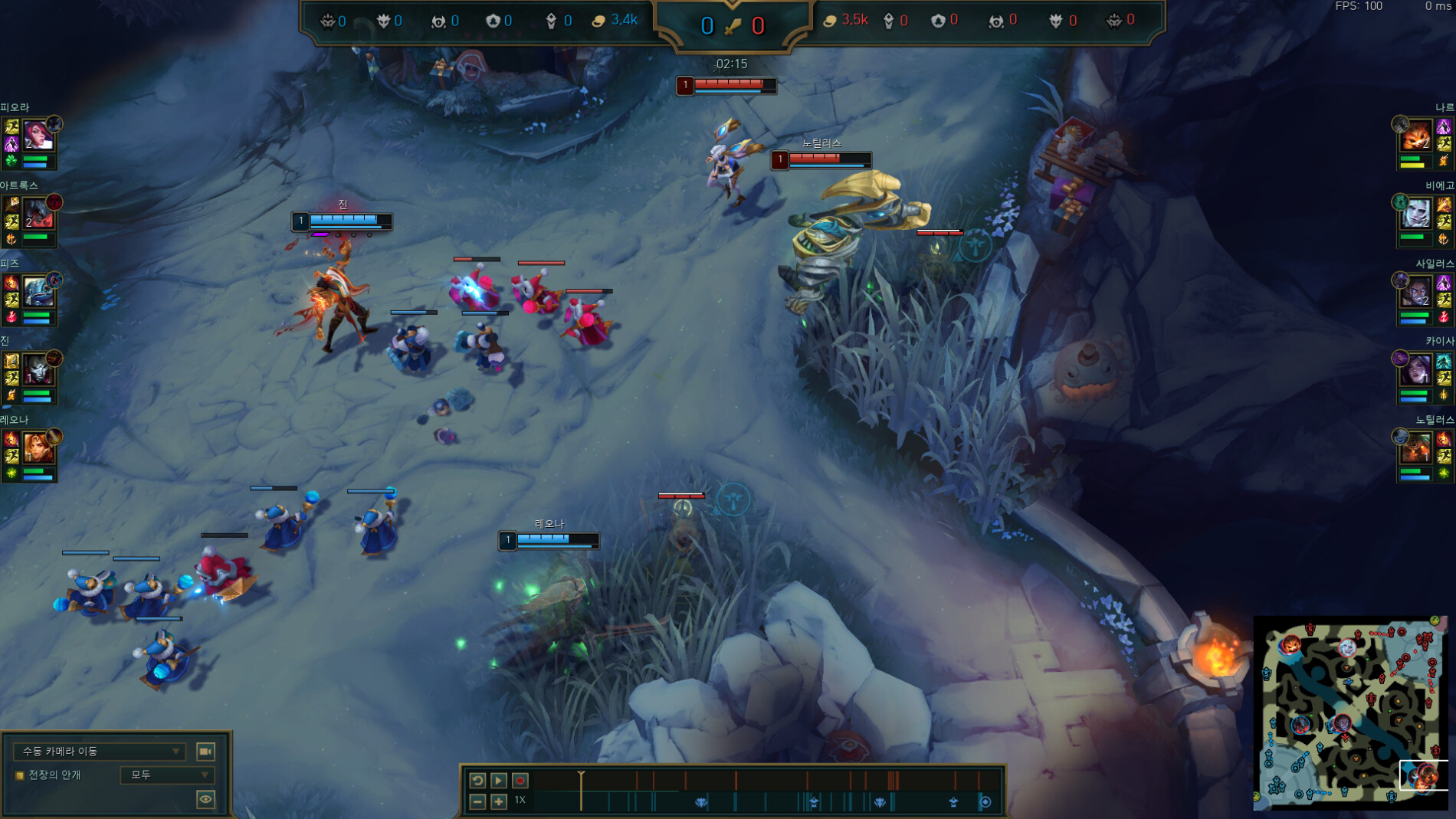This screenshot has width=1456, height=819.
Task: Choose the 피즈 champion portrait
Action: click(37, 292)
